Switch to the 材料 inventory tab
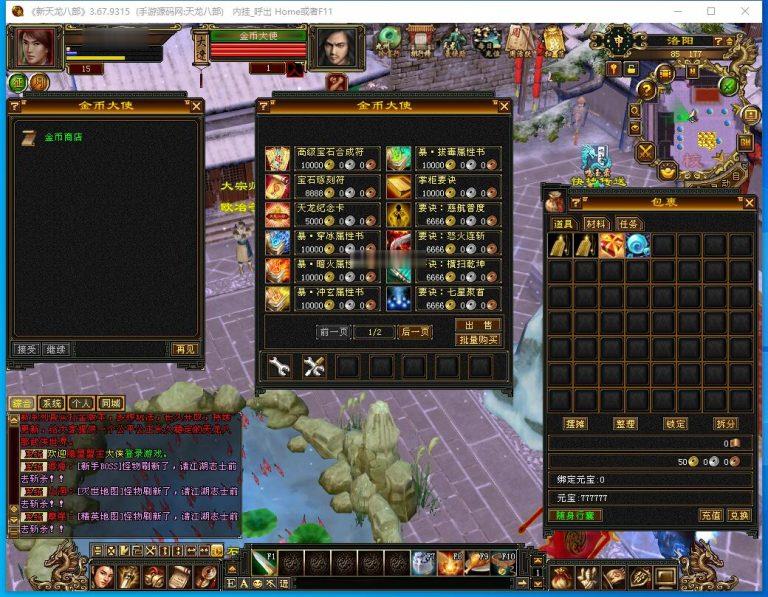 pos(597,224)
